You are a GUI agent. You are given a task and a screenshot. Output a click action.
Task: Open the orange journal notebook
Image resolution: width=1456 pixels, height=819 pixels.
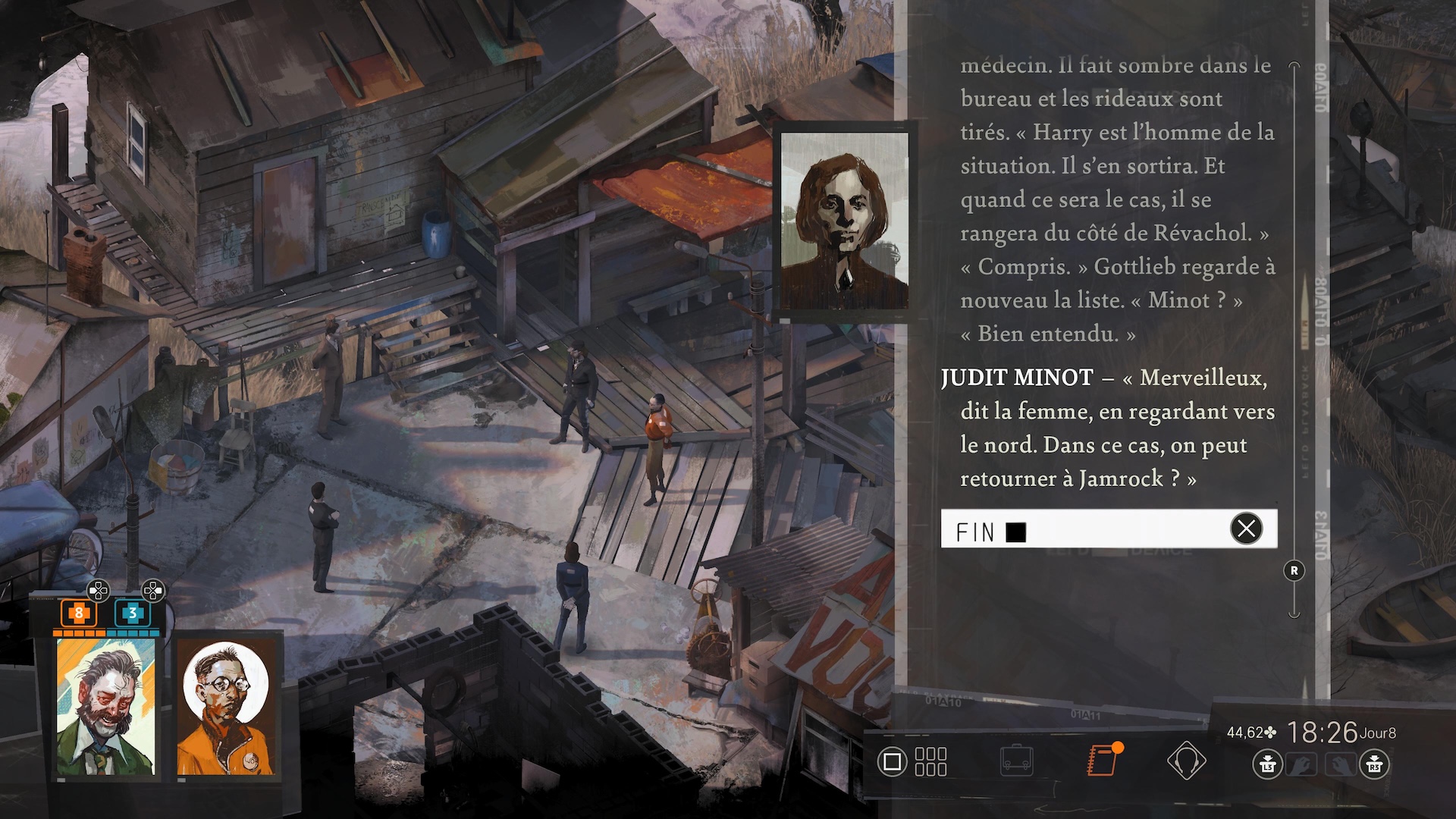[1103, 760]
